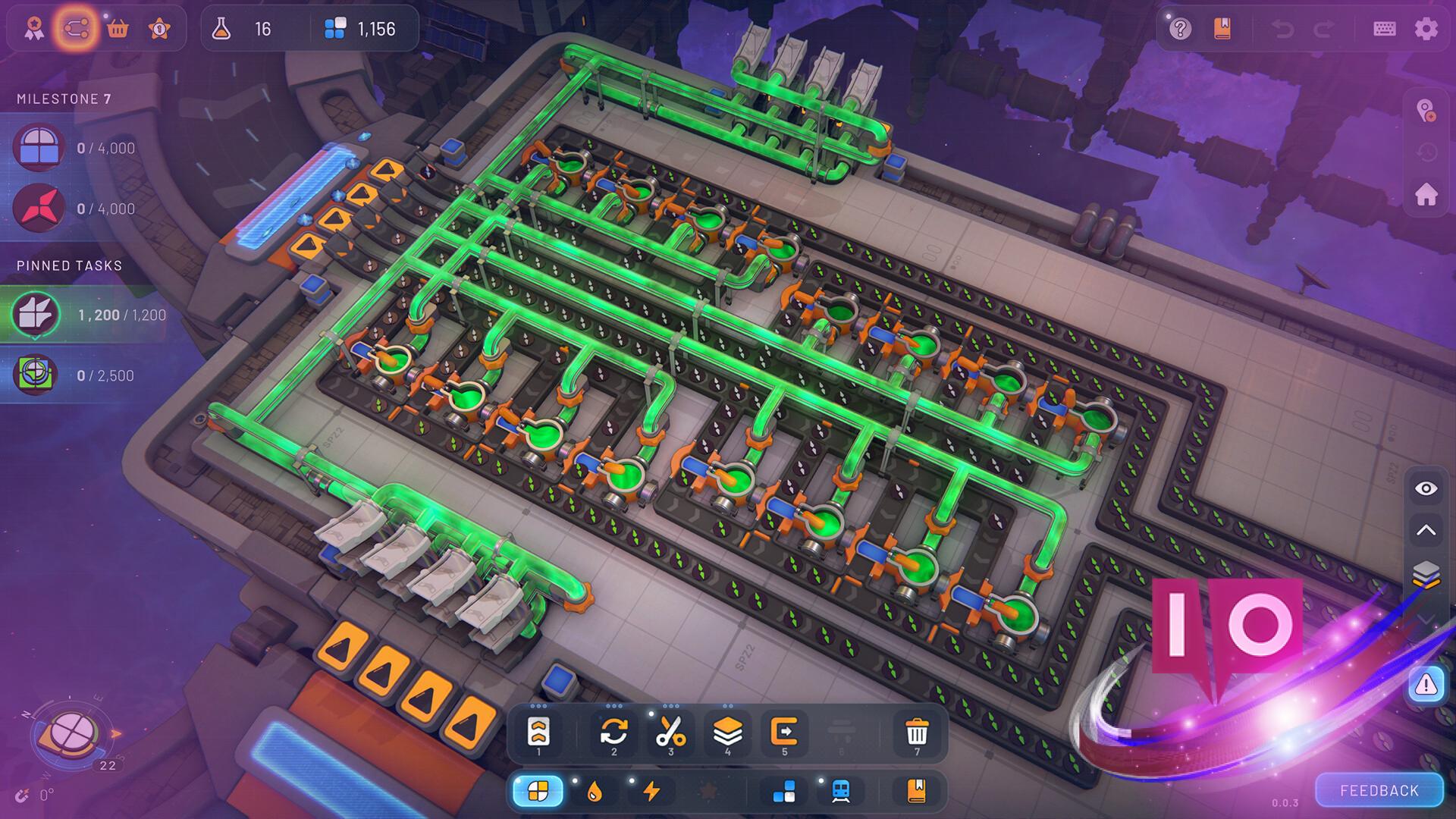Expand the Milestone 7 panel
1456x819 pixels.
pos(64,99)
